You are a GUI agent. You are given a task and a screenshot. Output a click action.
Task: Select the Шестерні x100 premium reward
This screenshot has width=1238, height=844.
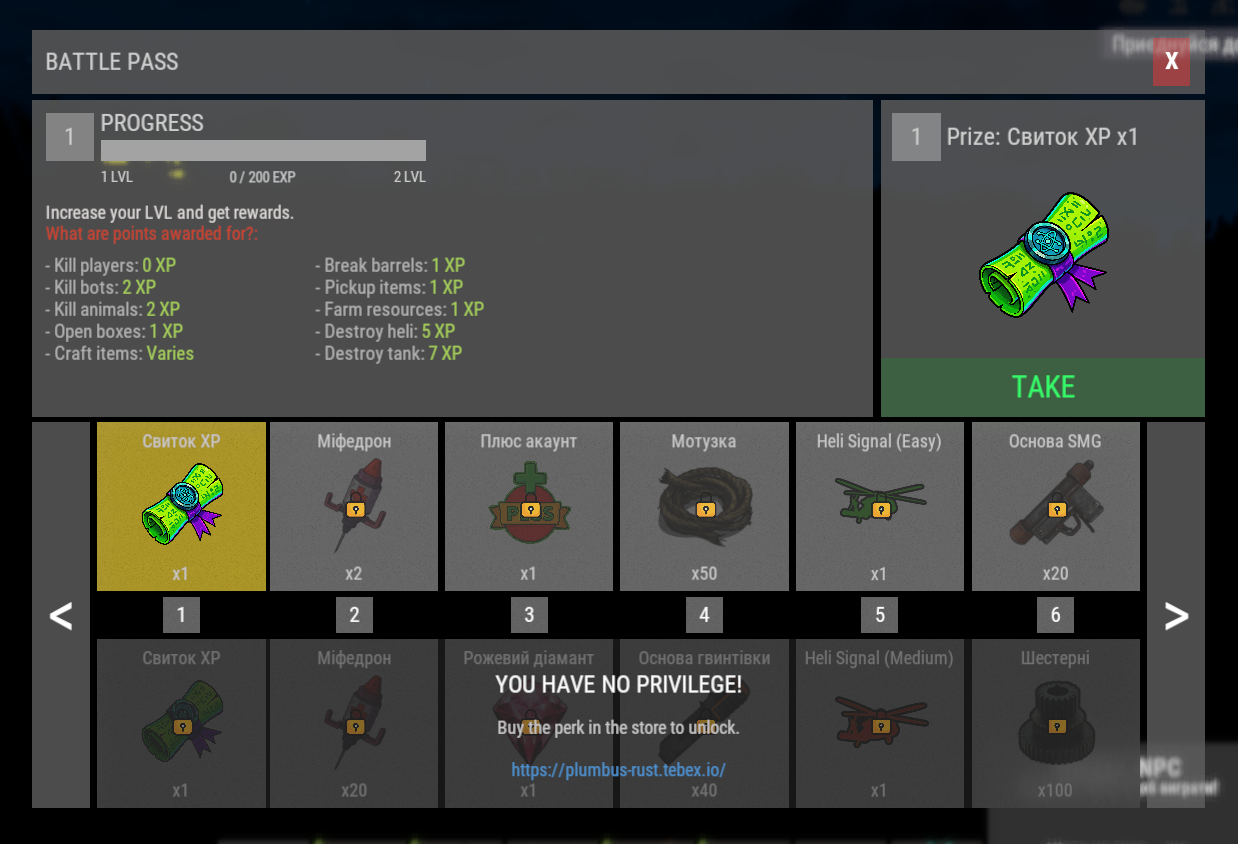click(x=1055, y=723)
